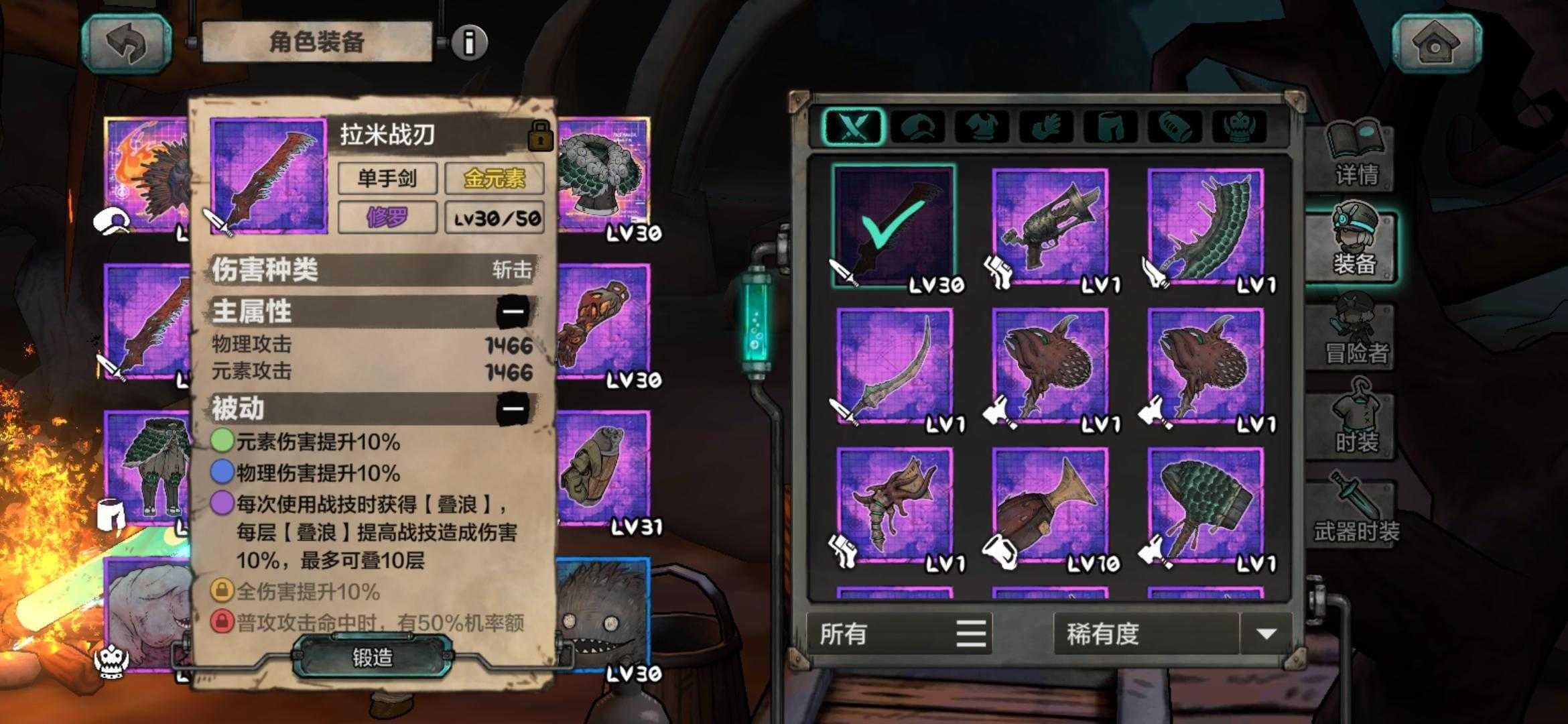Viewport: 1568px width, 724px height.
Task: Go back using the return arrow button
Action: (x=126, y=43)
